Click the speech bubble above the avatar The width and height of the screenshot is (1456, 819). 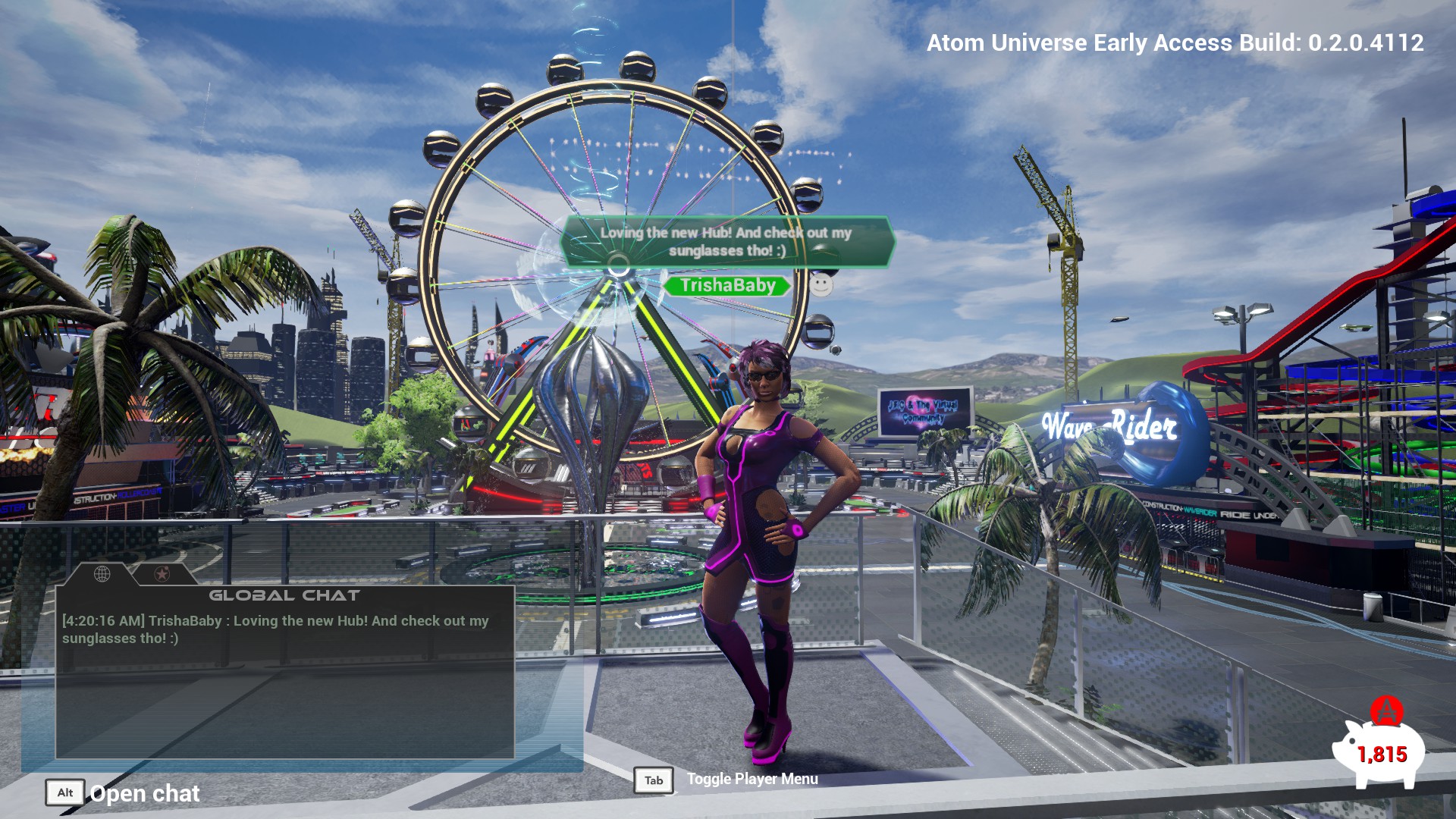click(x=726, y=241)
